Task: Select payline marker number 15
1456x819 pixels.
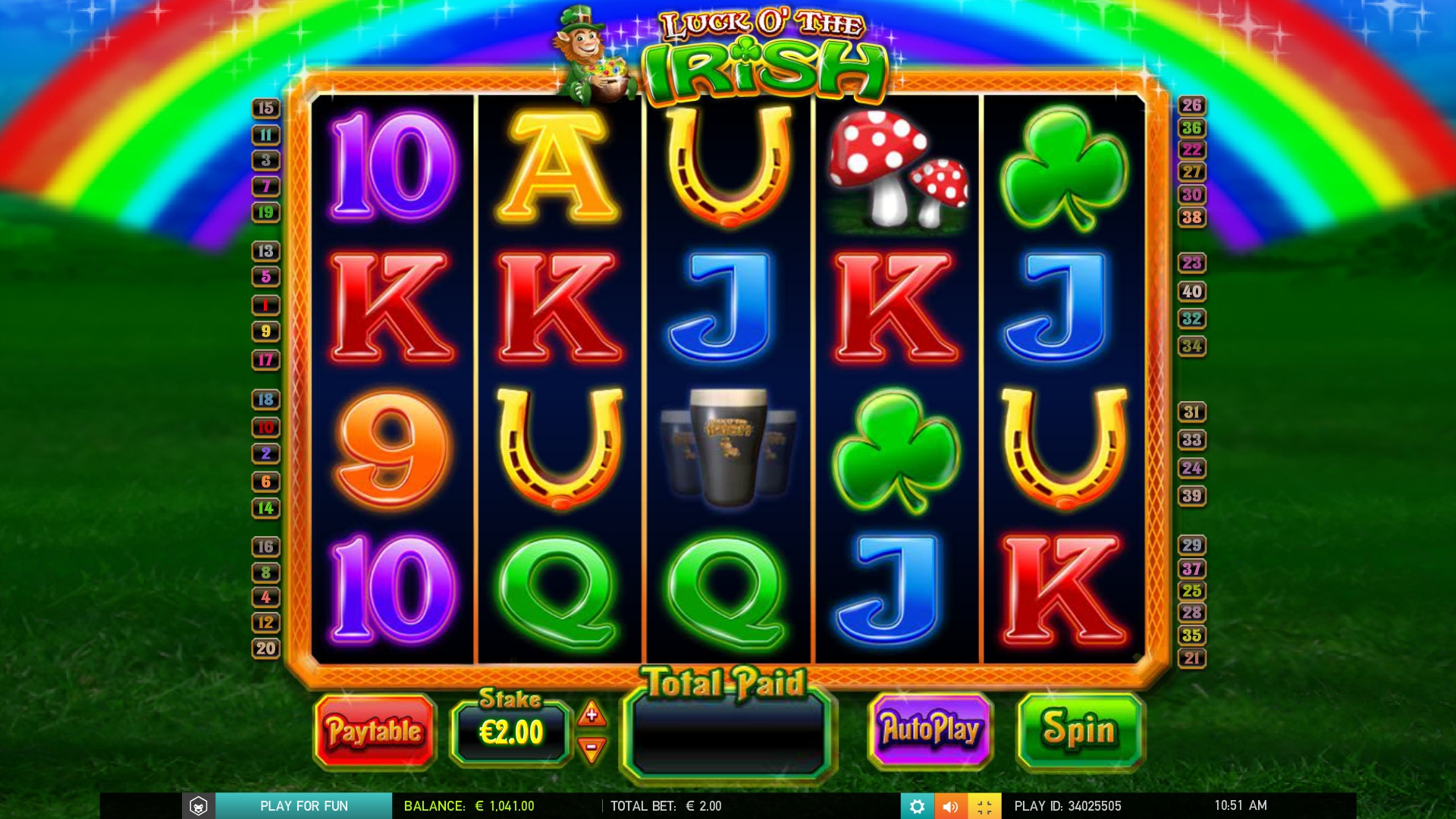Action: 265,108
